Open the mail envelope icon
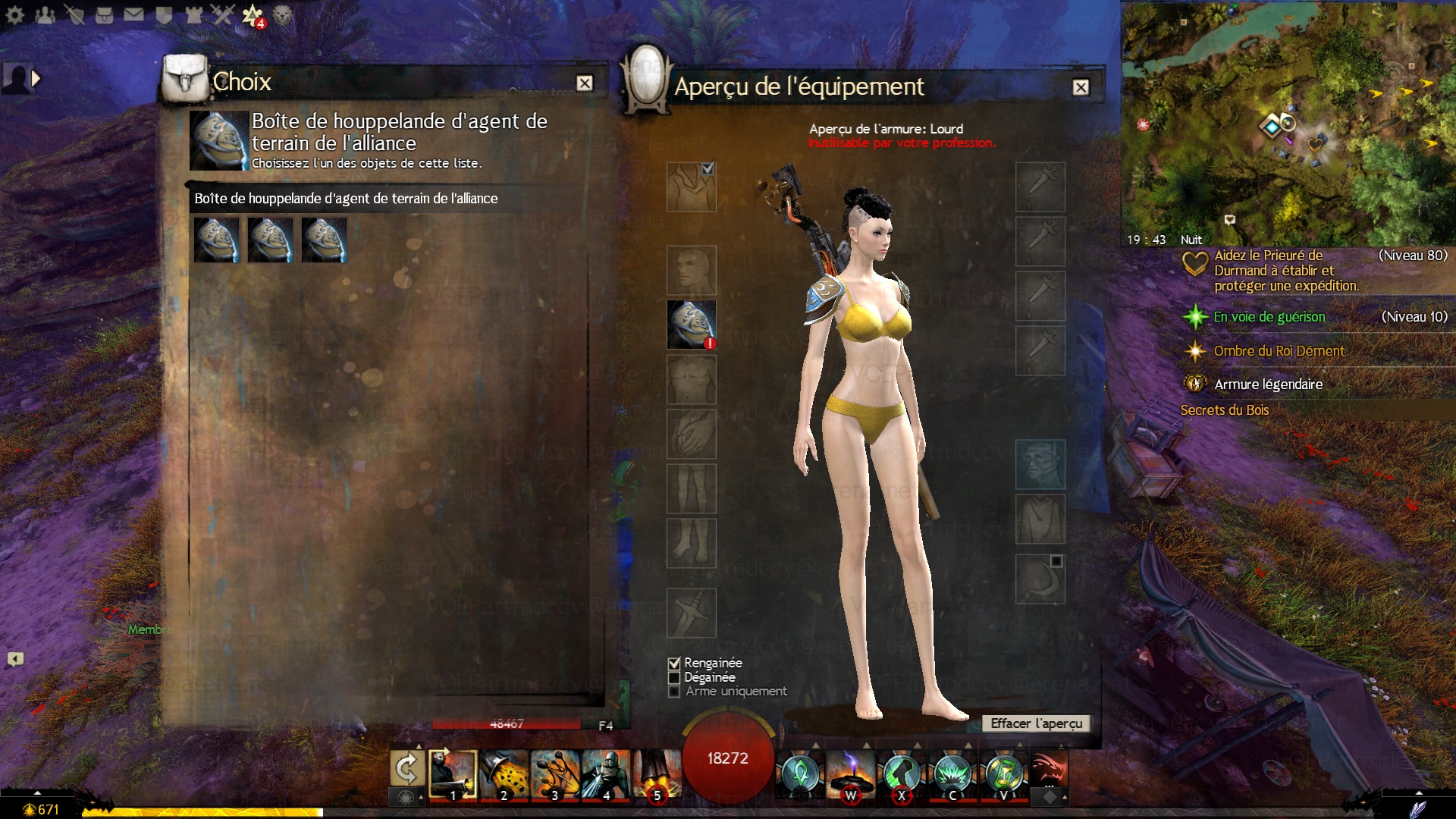The width and height of the screenshot is (1456, 819). [133, 14]
